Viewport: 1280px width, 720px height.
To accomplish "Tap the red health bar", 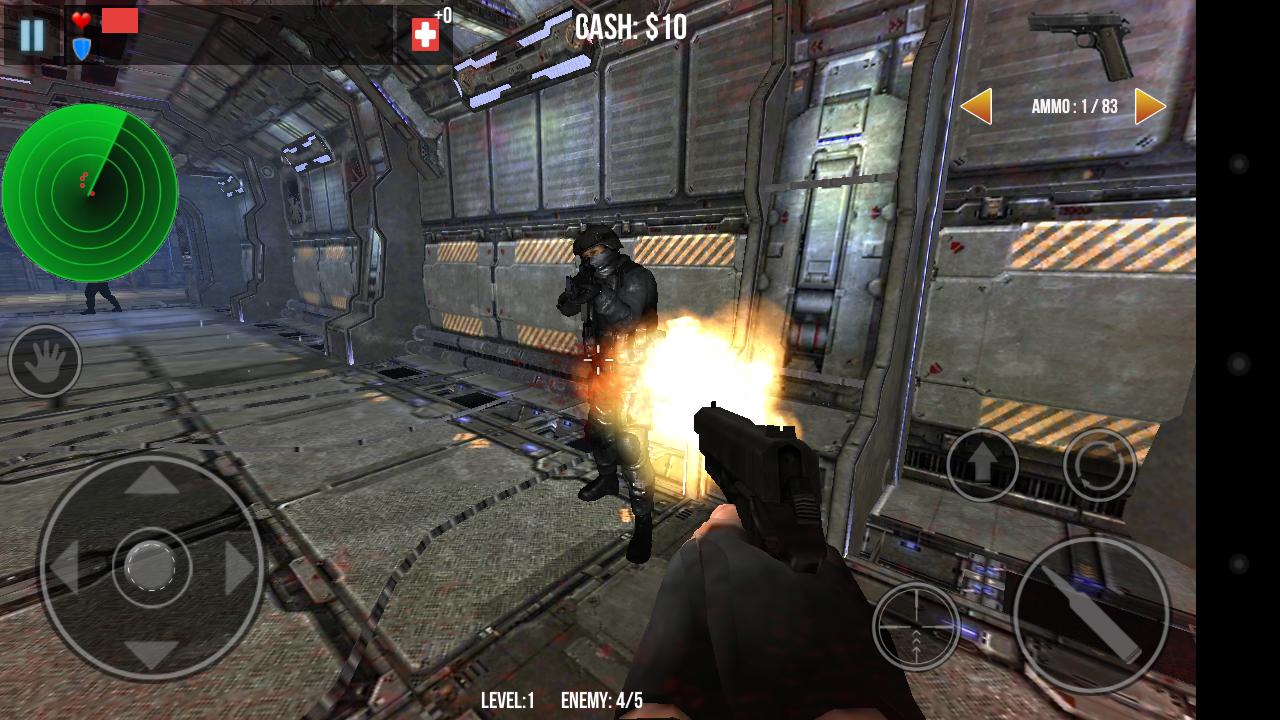I will pyautogui.click(x=119, y=19).
